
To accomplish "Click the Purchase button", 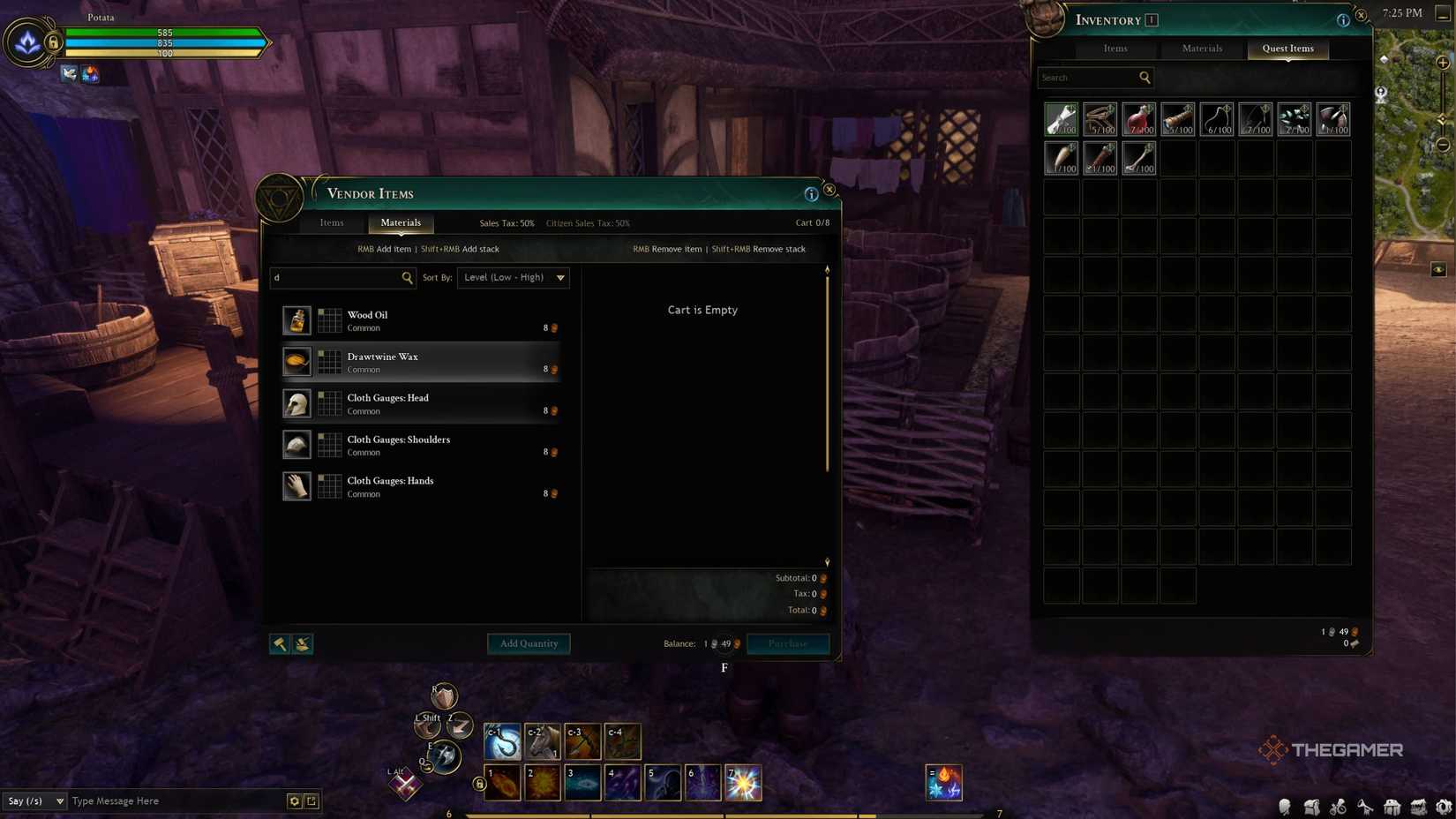I will [x=787, y=643].
